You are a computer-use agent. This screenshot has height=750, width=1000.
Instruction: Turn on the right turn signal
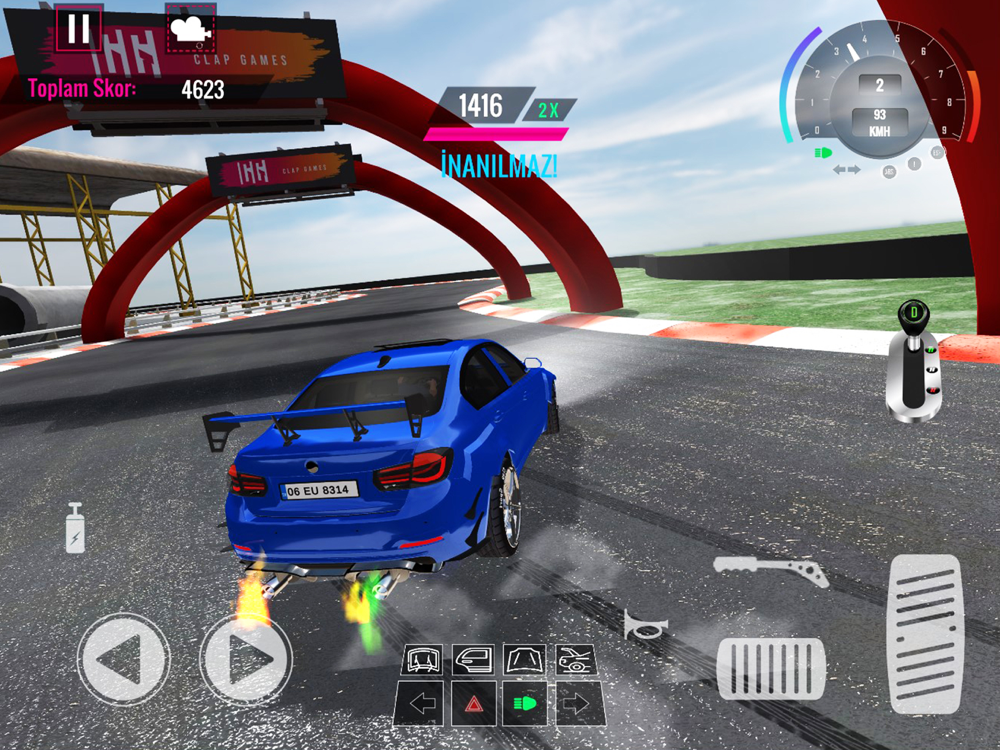[x=578, y=703]
